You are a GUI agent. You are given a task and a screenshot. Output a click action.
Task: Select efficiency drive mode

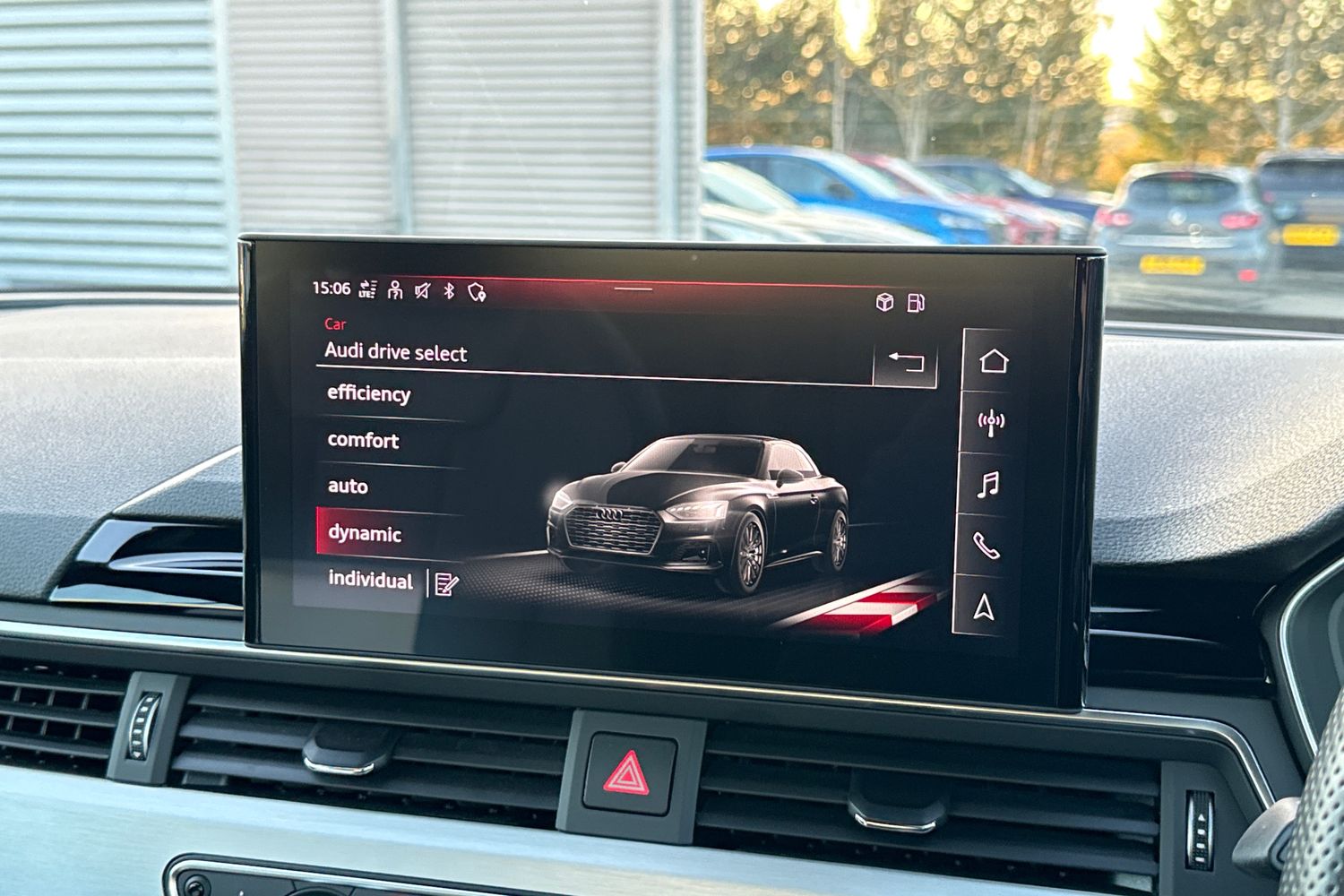[367, 394]
